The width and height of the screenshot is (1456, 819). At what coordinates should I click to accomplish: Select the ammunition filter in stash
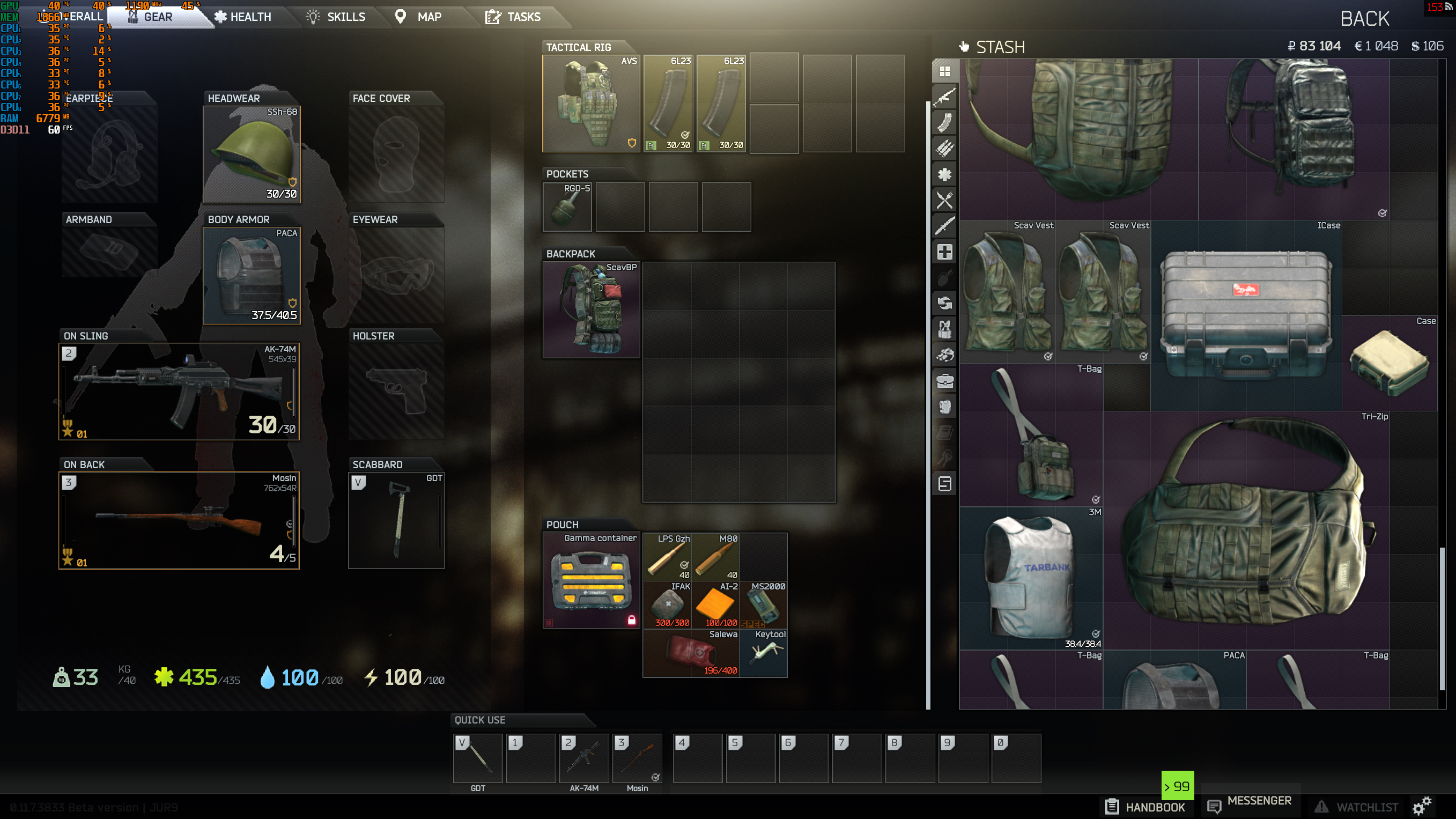[x=944, y=148]
